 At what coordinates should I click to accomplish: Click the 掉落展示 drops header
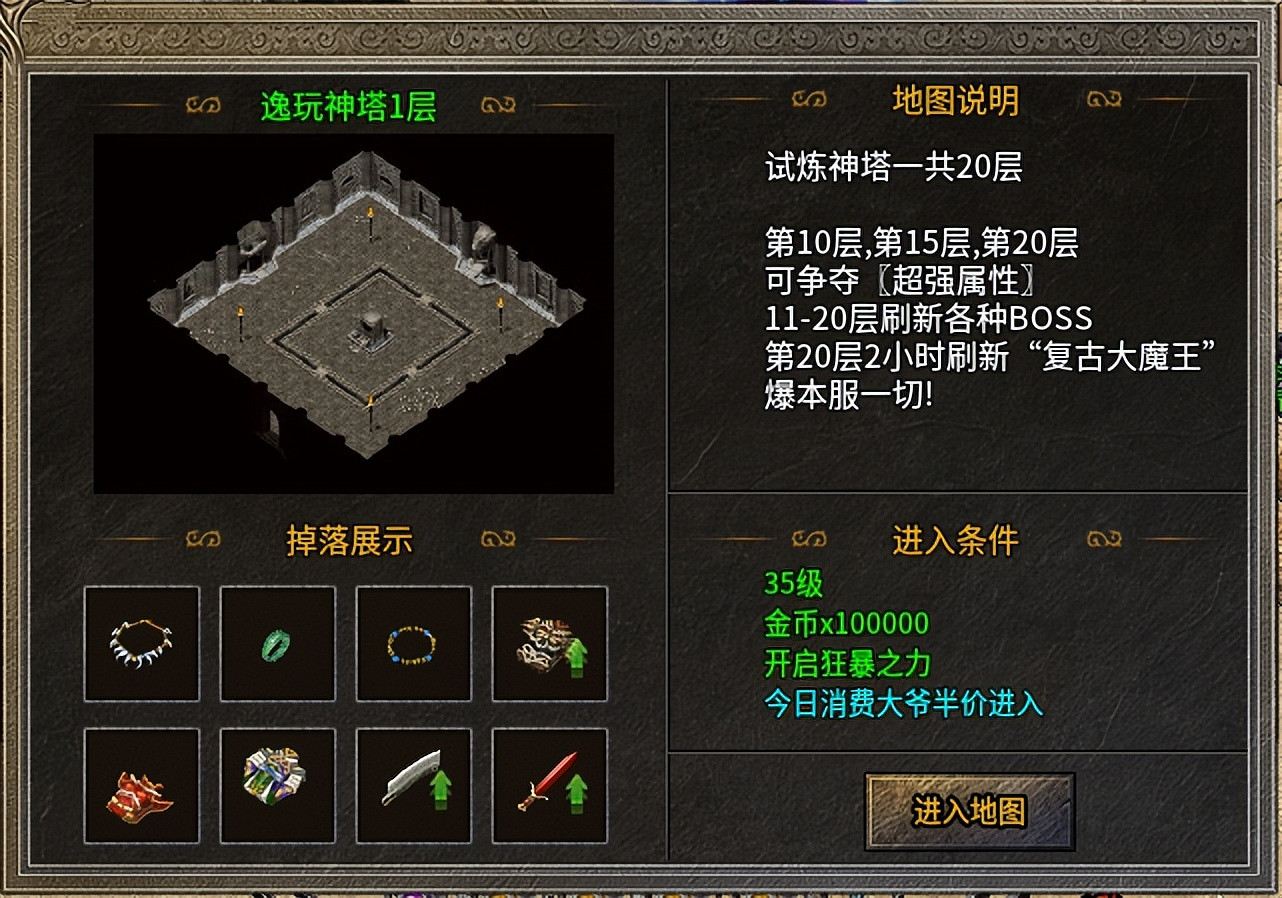click(347, 539)
